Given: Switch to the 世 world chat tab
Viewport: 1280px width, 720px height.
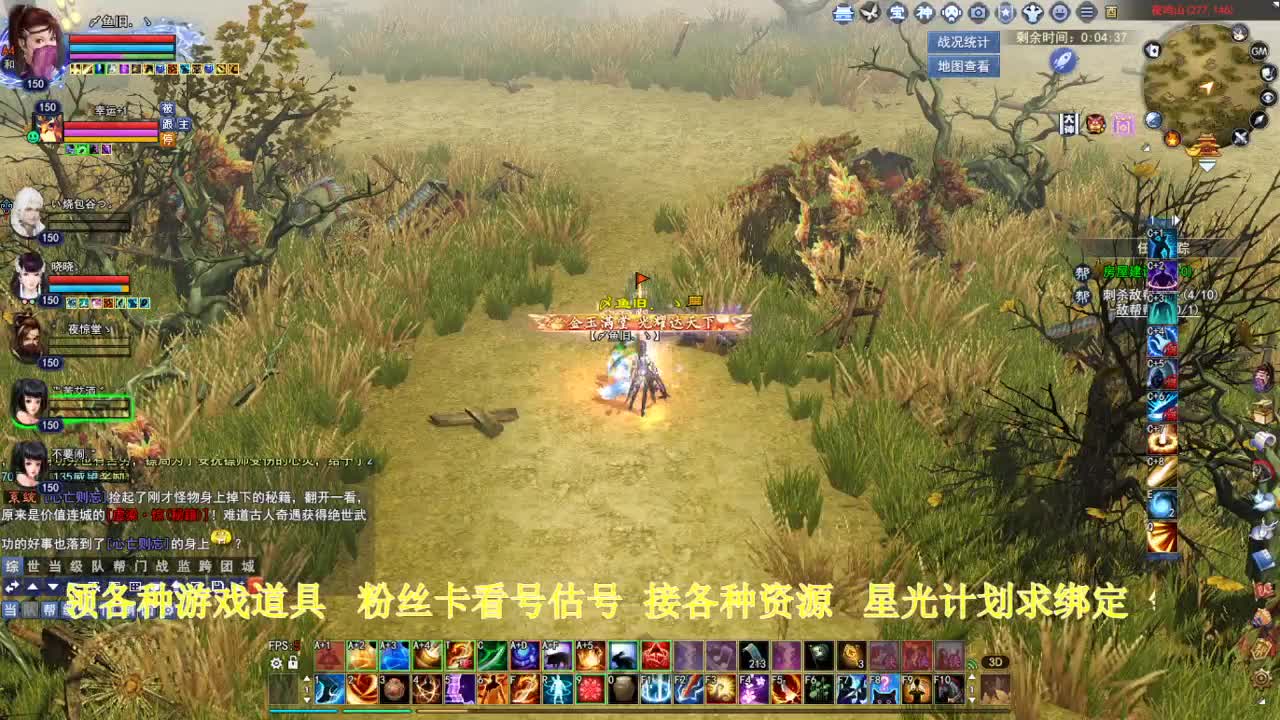Looking at the screenshot, I should tap(31, 566).
